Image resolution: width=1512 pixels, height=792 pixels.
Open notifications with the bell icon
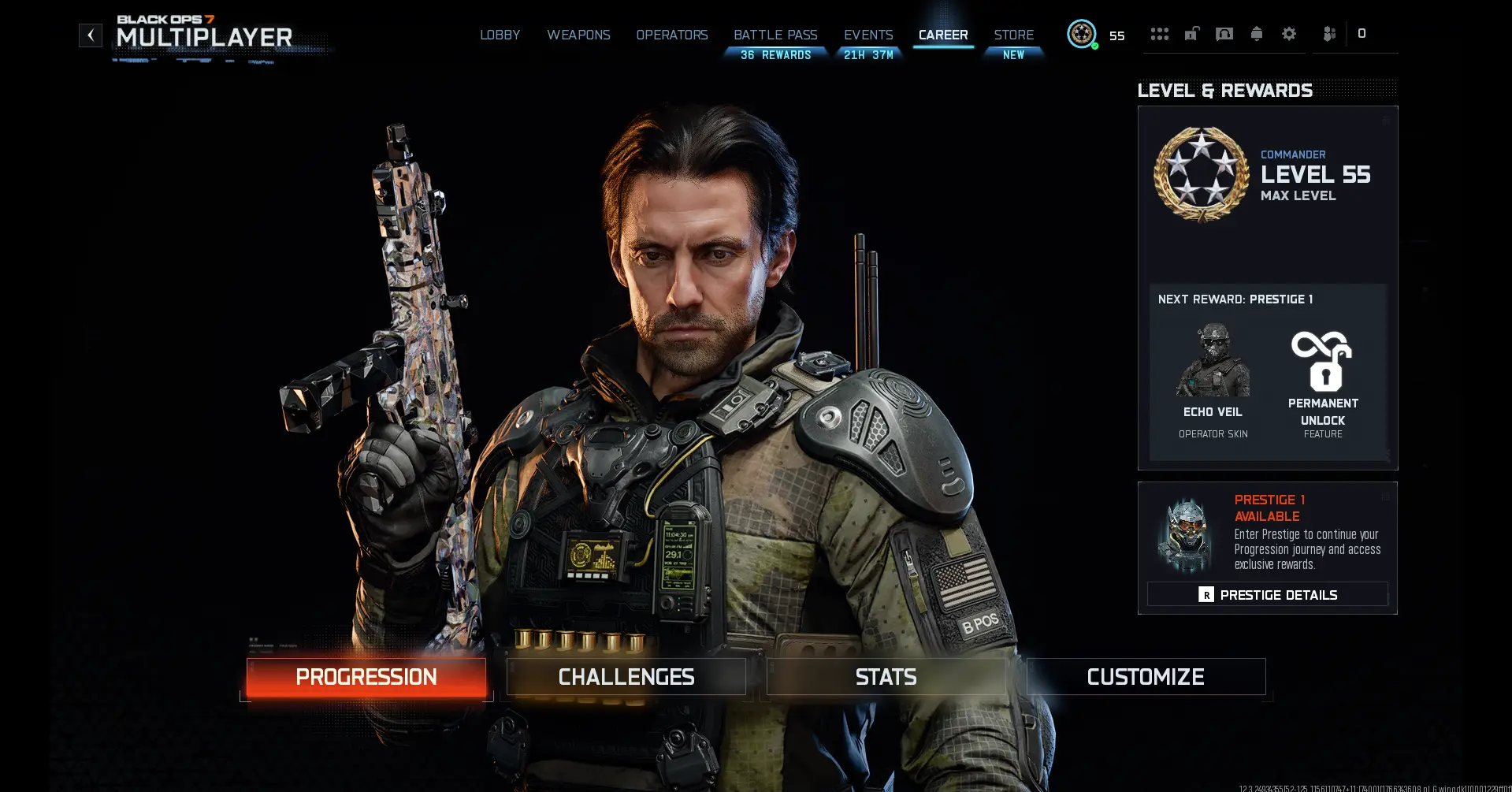[1256, 34]
